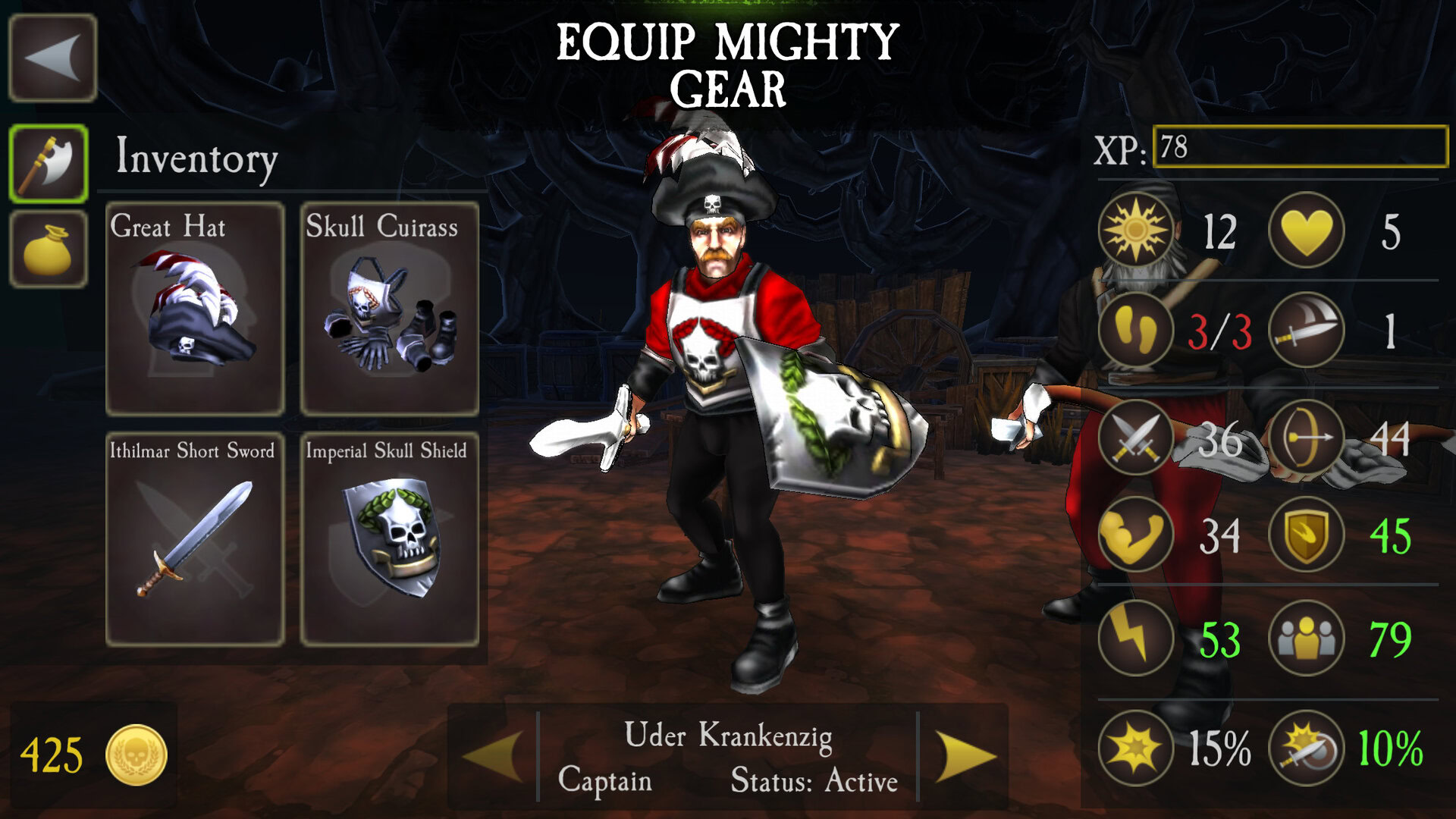This screenshot has width=1456, height=819.
Task: Inspect the crossed swords melee icon
Action: pyautogui.click(x=1135, y=438)
